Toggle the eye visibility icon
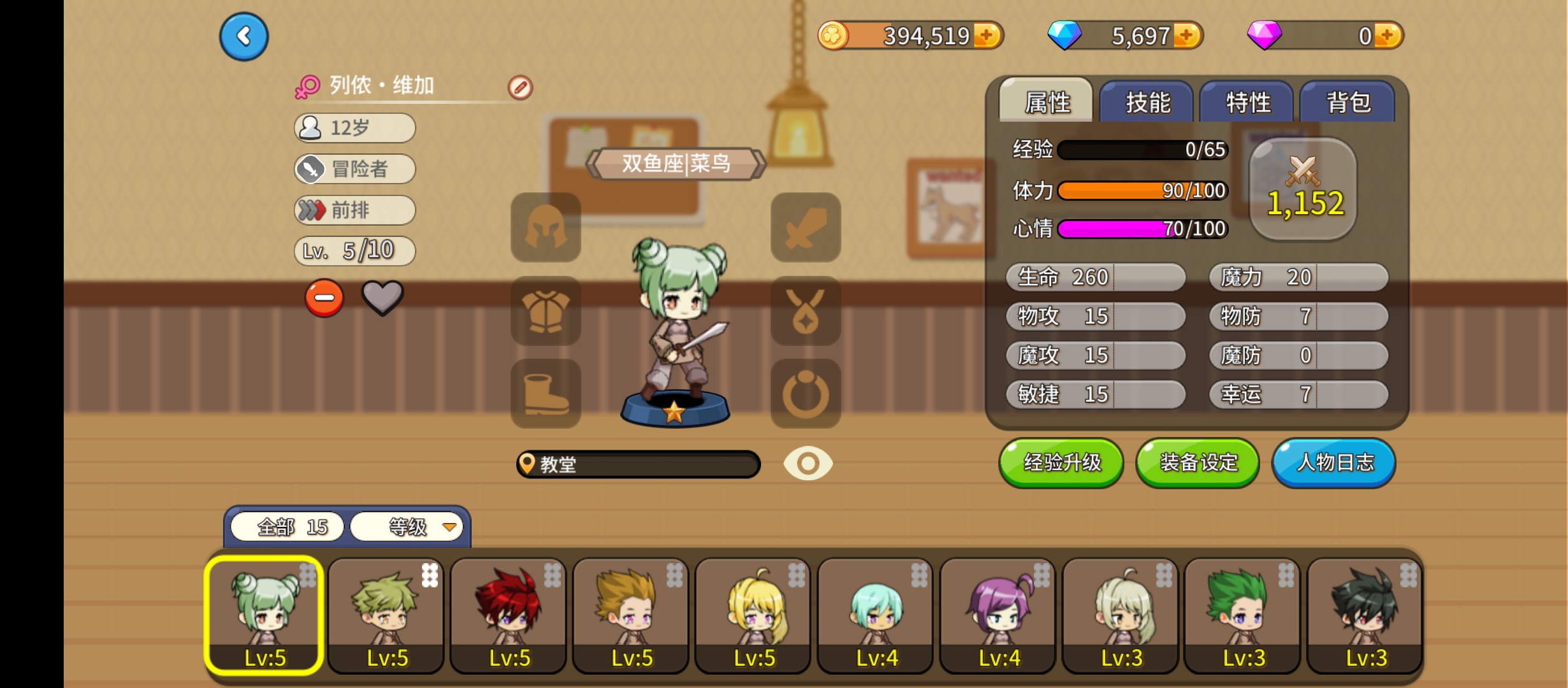This screenshot has height=688, width=1568. 808,463
